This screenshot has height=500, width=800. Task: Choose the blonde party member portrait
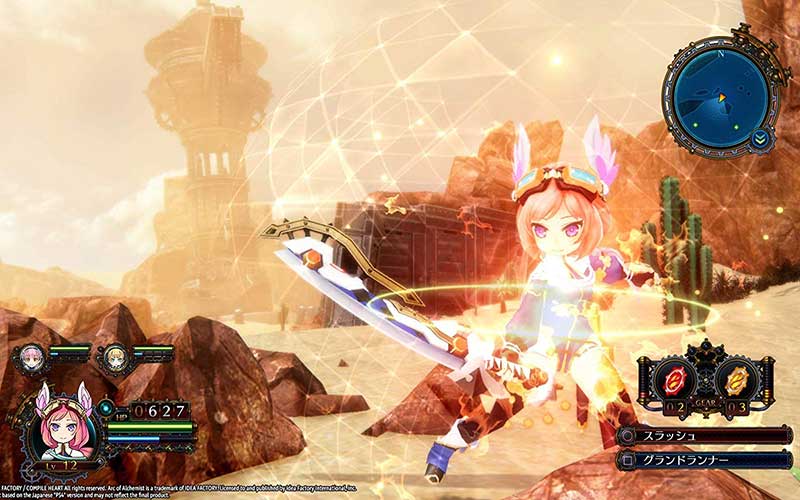(x=112, y=358)
